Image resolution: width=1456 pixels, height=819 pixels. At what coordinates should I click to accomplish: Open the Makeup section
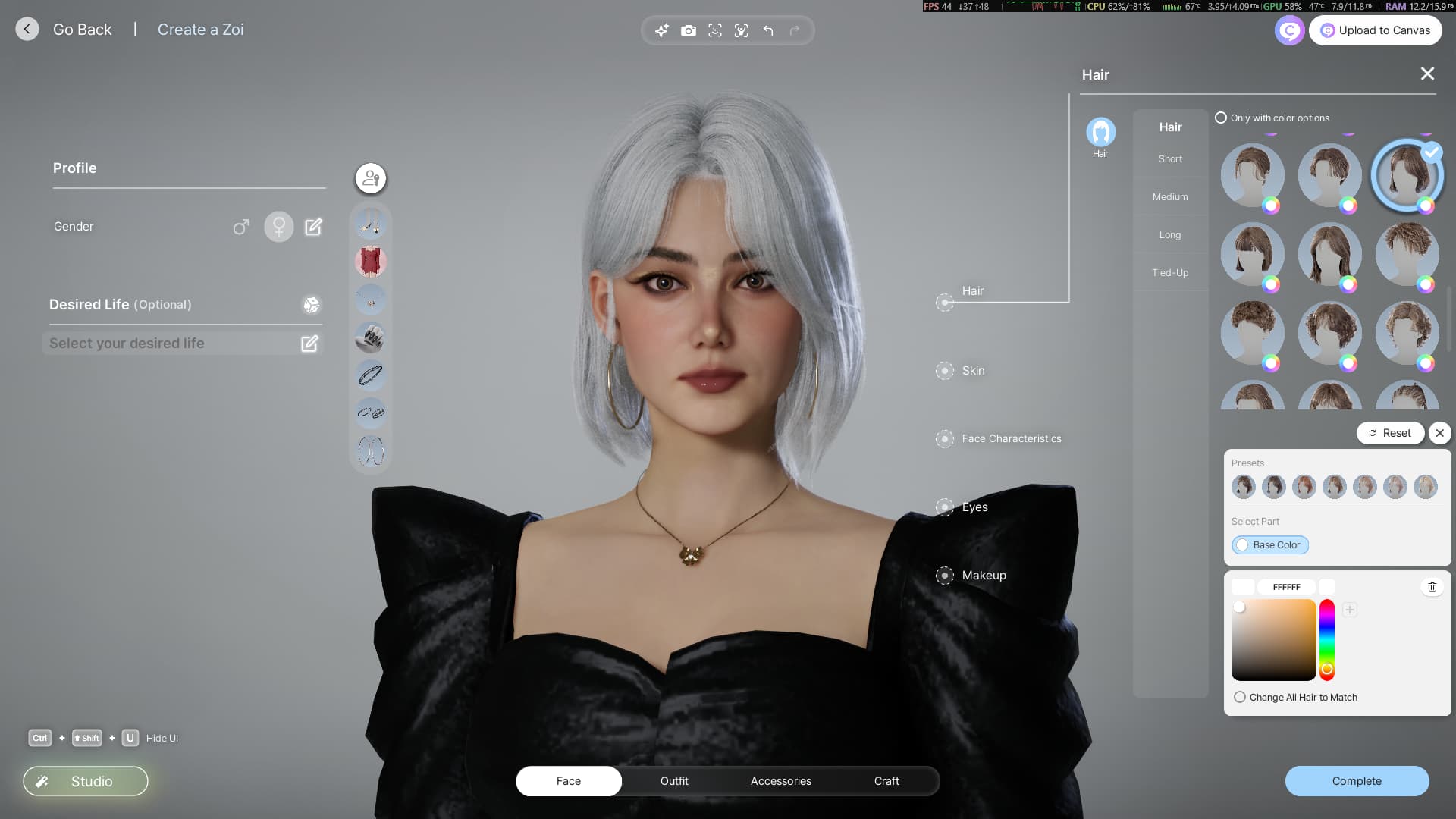[x=984, y=576]
